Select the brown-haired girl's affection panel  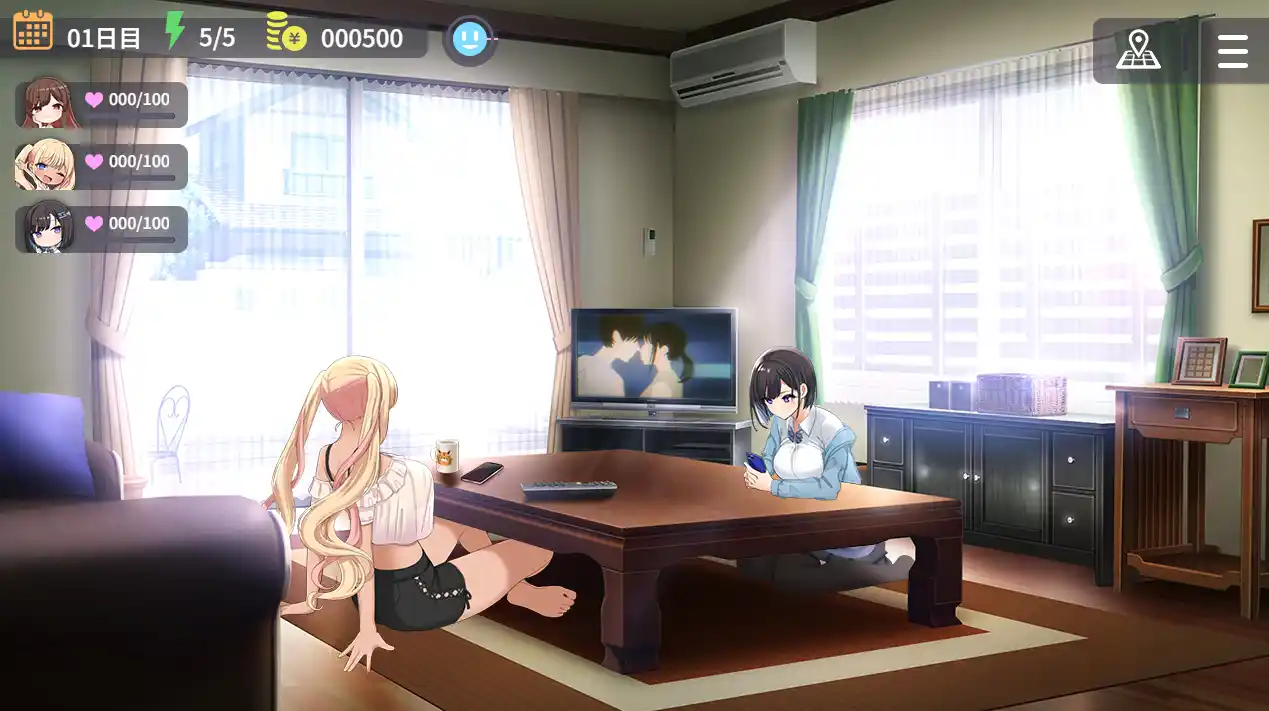tap(102, 104)
